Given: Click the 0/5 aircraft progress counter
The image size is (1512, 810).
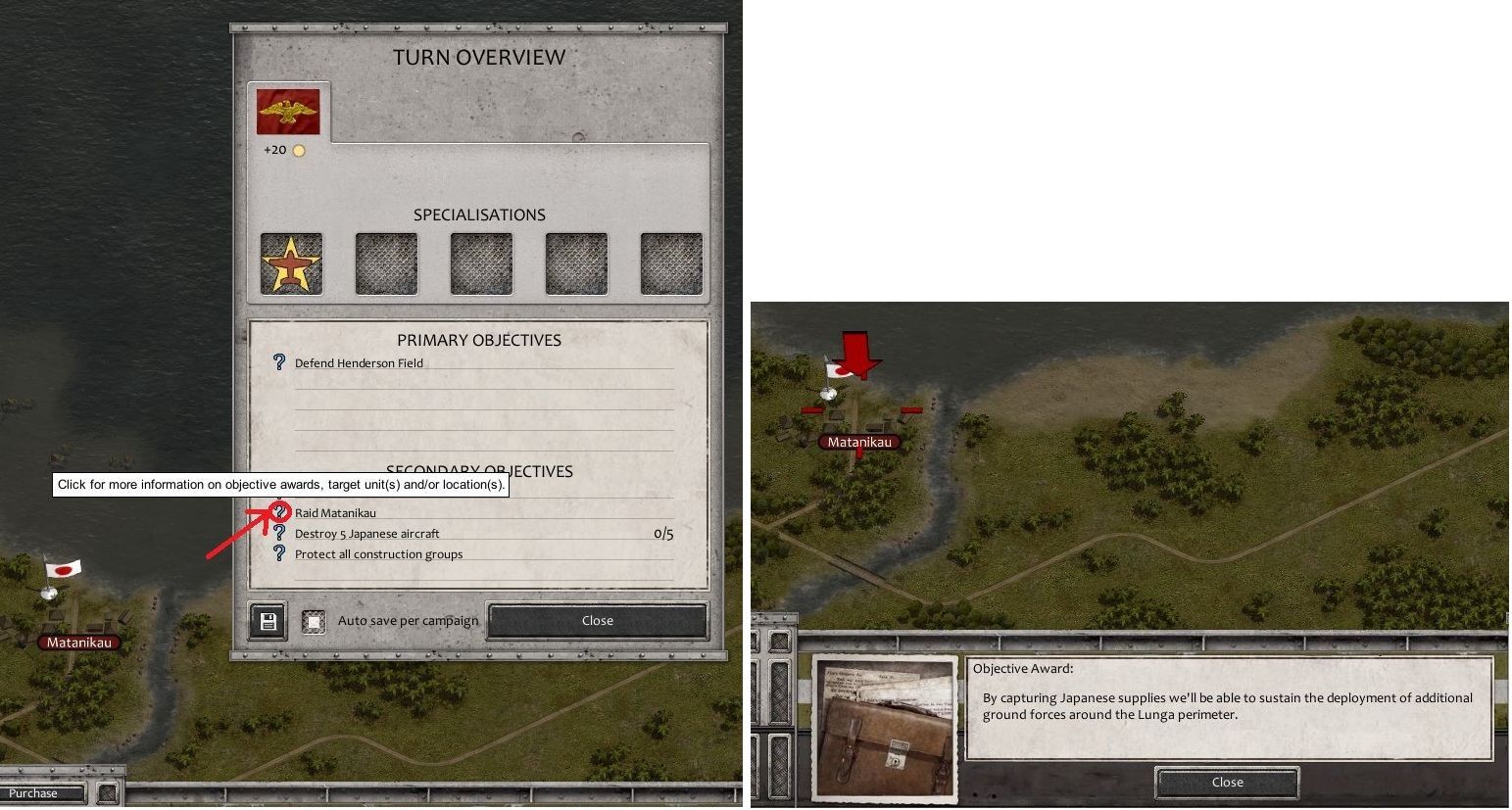Looking at the screenshot, I should [662, 533].
